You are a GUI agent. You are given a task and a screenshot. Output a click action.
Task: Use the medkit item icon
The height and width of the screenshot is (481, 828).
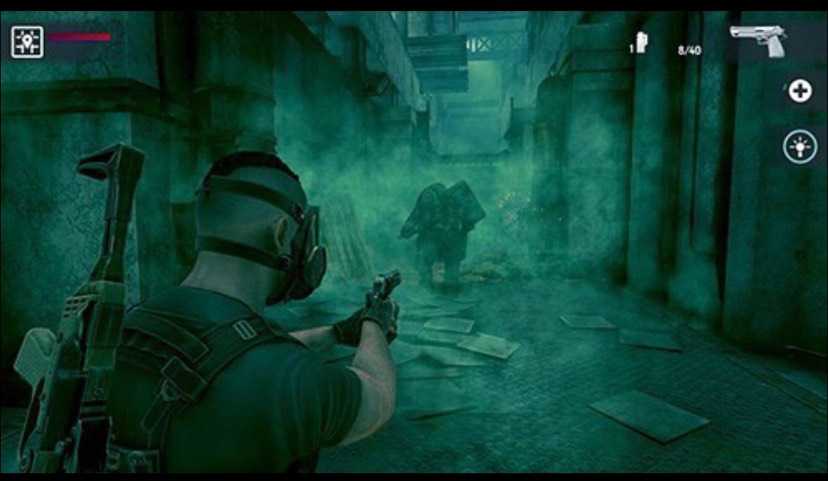coord(642,44)
